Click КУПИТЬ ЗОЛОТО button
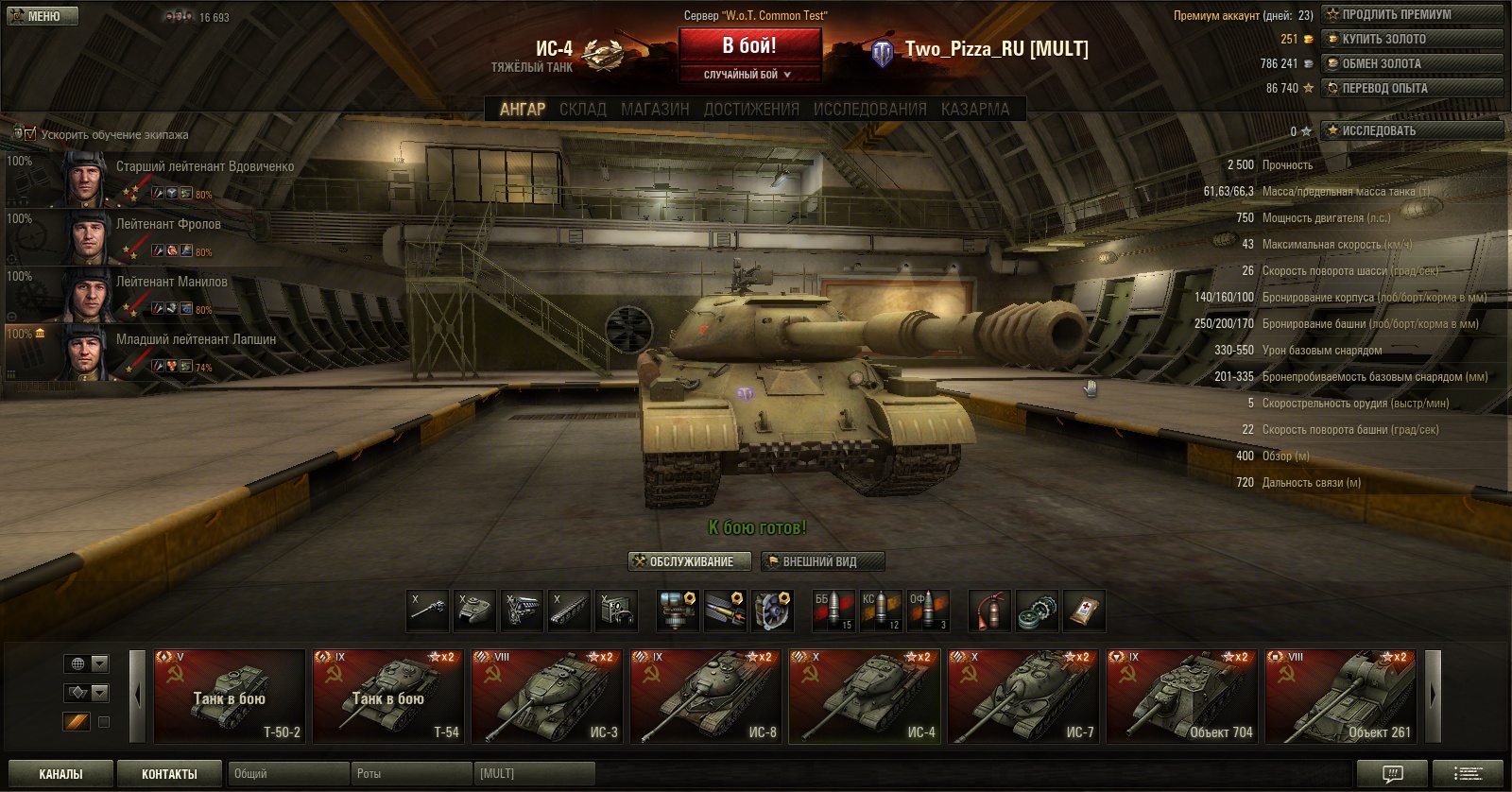The width and height of the screenshot is (1512, 792). pos(1412,39)
